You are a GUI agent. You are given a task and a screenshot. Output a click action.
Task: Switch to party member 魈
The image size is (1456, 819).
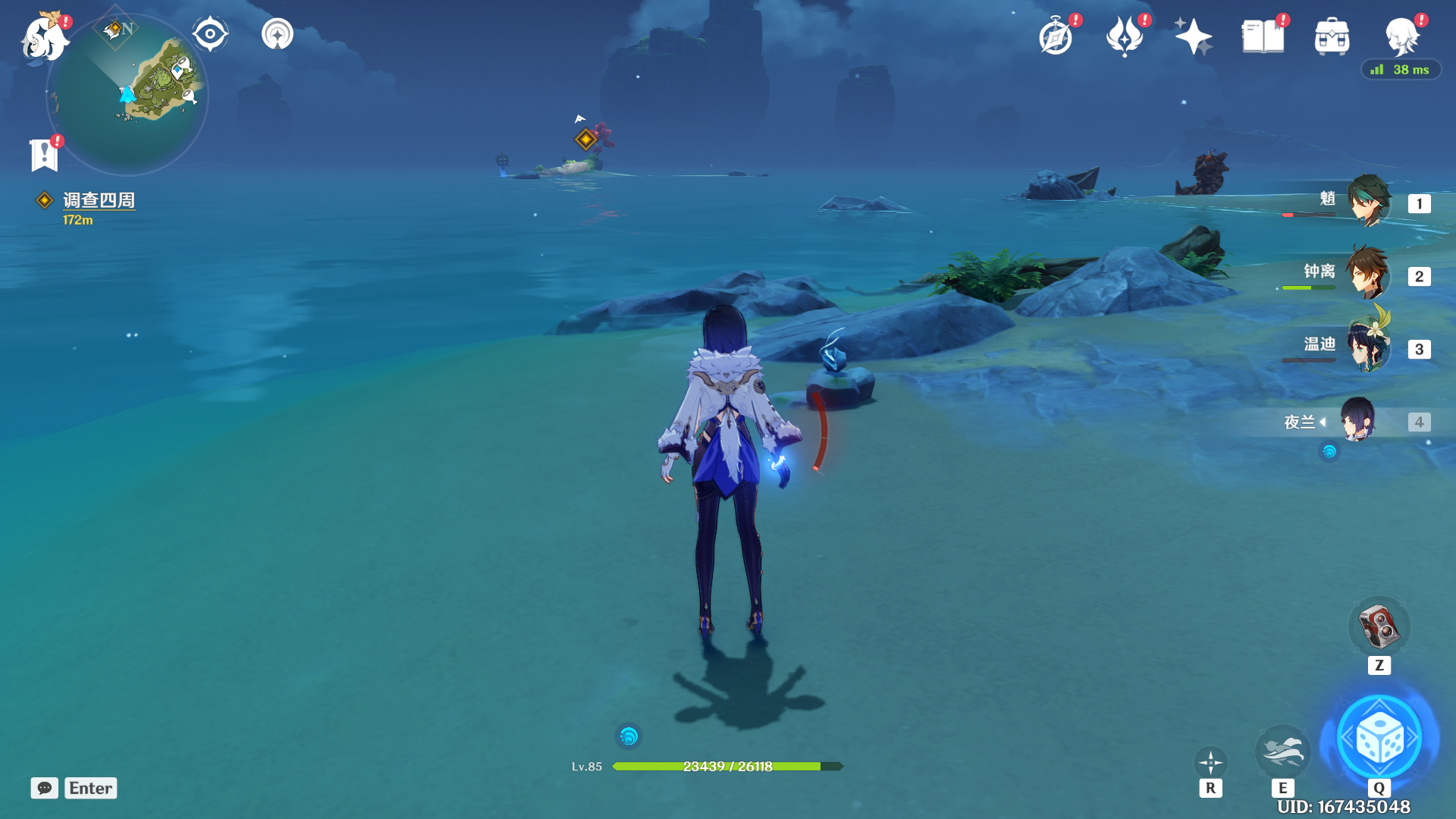1368,202
